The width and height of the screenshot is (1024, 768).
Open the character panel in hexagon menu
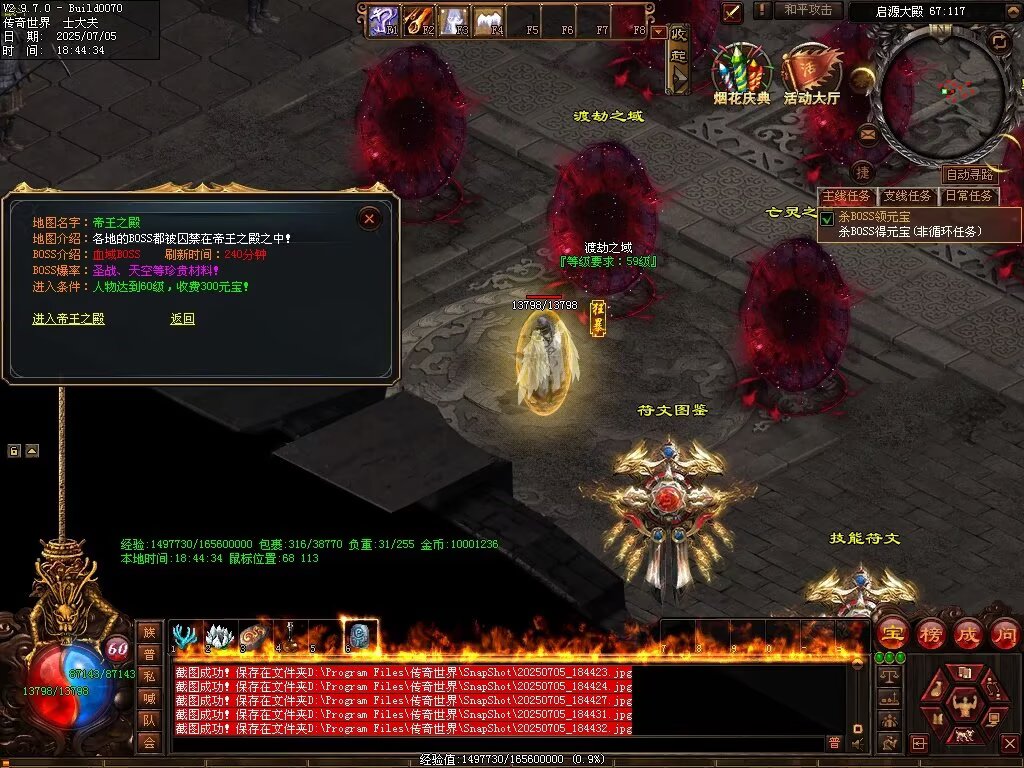[965, 705]
